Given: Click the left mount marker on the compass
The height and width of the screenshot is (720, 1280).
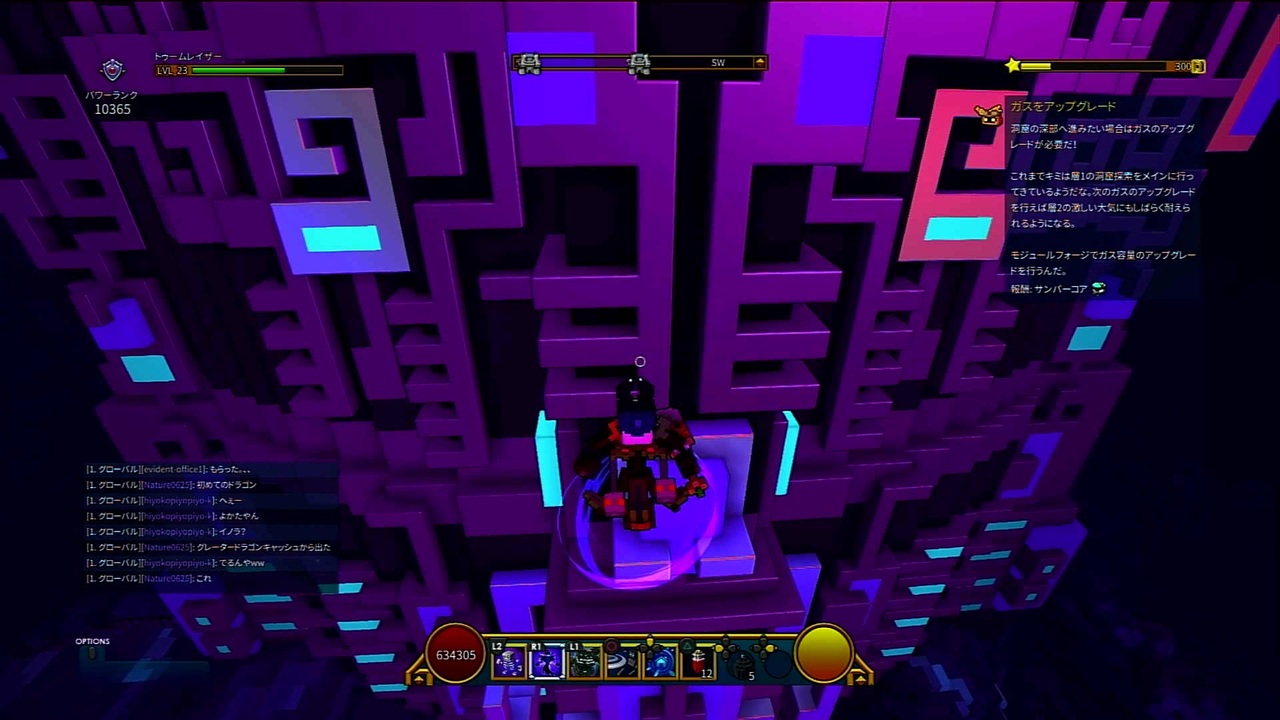Looking at the screenshot, I should tap(530, 63).
